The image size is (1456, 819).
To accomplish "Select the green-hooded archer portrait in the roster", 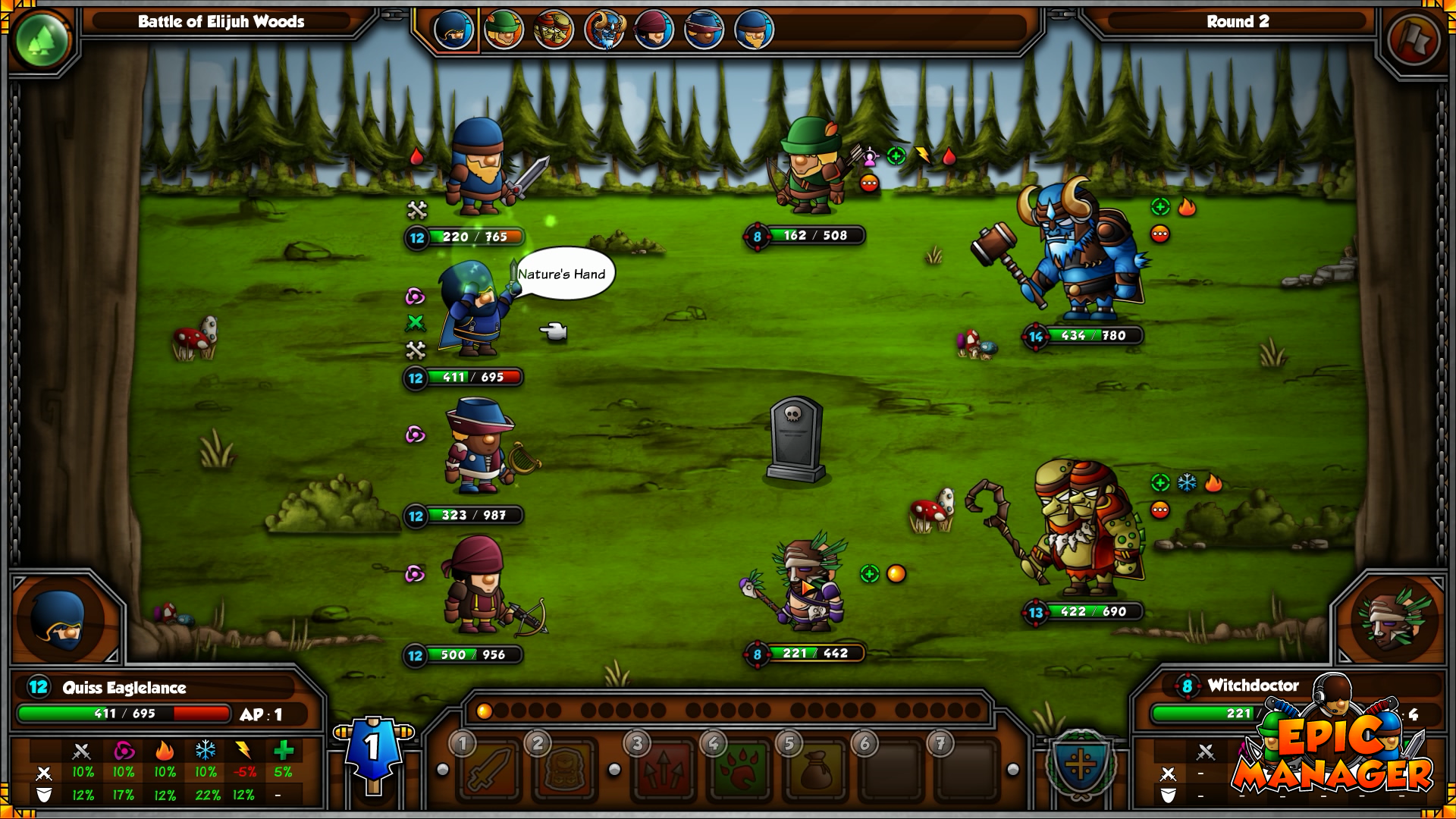I will [x=504, y=29].
